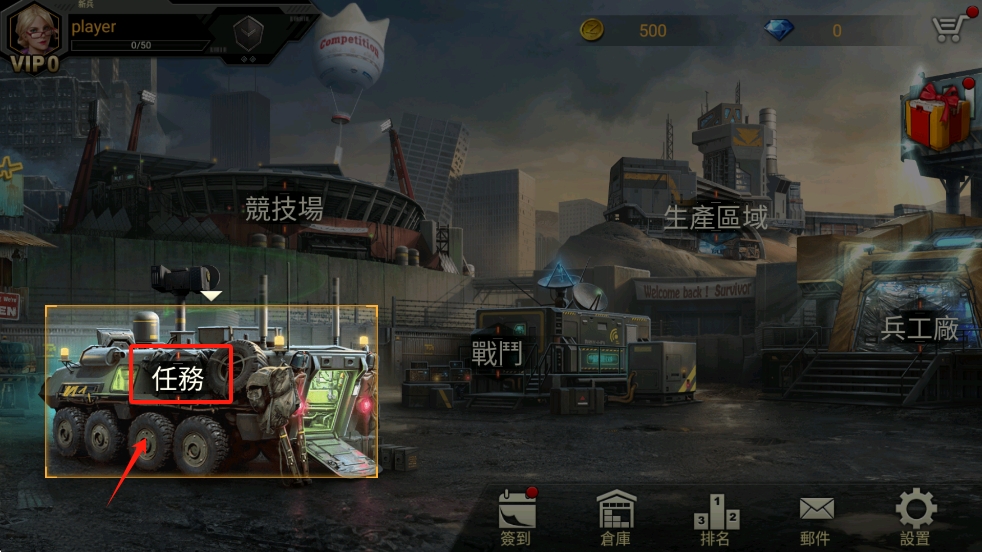Viewport: 982px width, 552px height.
Task: Show the 排名 rankings
Action: [x=716, y=517]
